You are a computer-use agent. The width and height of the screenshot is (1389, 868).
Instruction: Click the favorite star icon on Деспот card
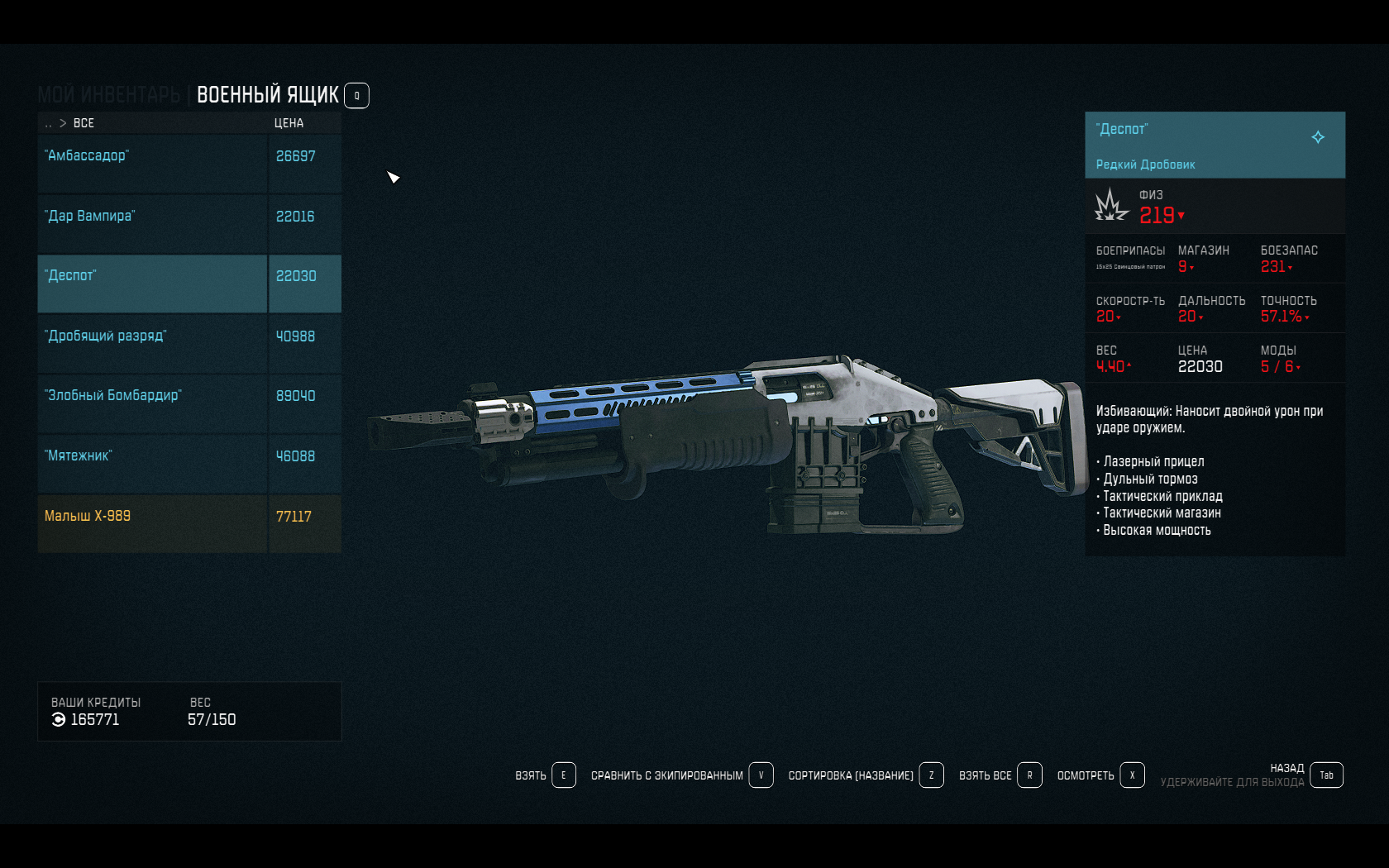1318,137
